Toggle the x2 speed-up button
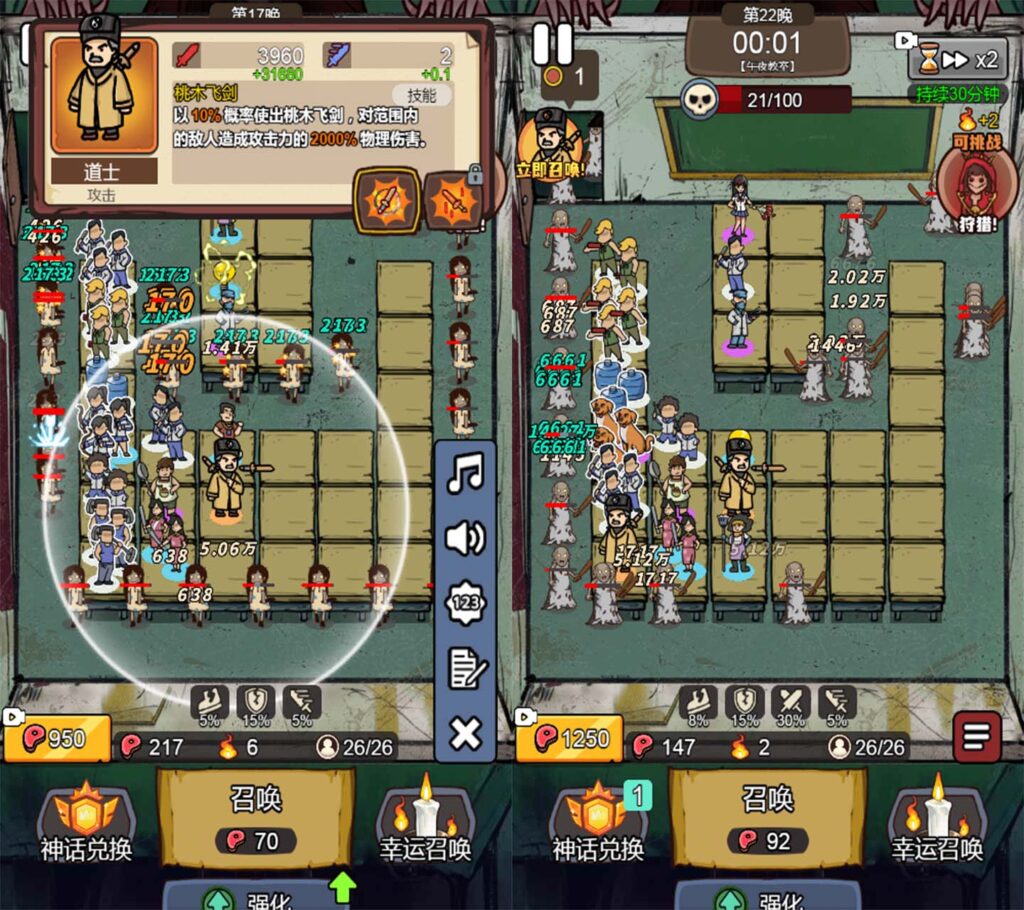 (x=958, y=60)
